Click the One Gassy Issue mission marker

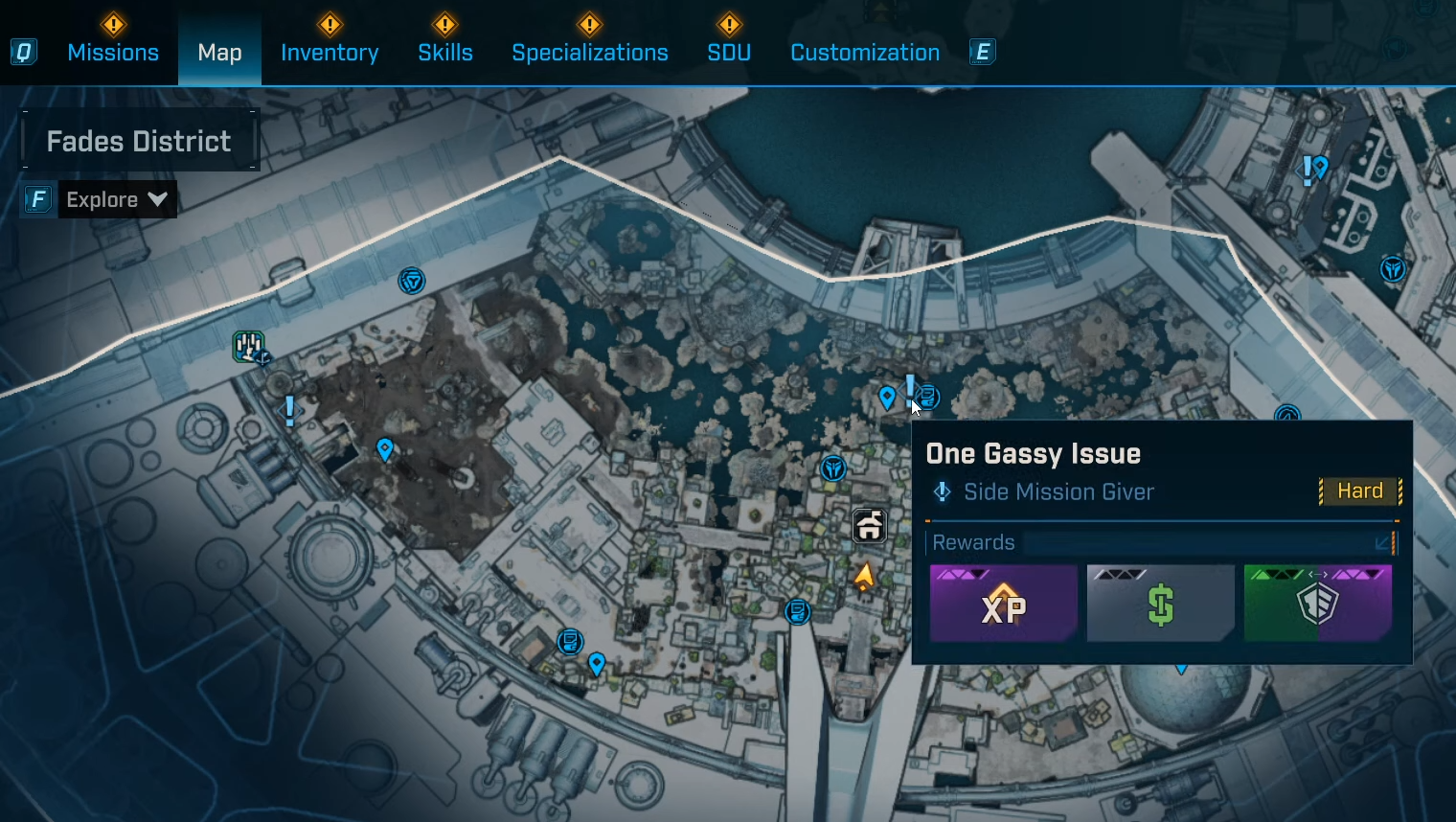point(910,389)
